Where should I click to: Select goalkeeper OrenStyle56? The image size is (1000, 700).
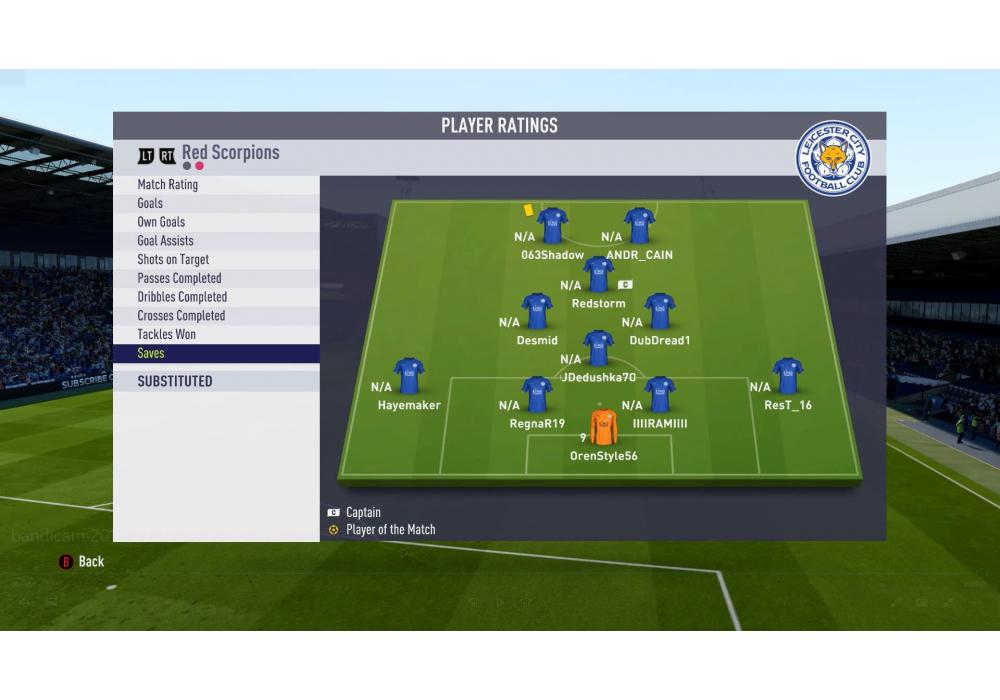[x=603, y=427]
